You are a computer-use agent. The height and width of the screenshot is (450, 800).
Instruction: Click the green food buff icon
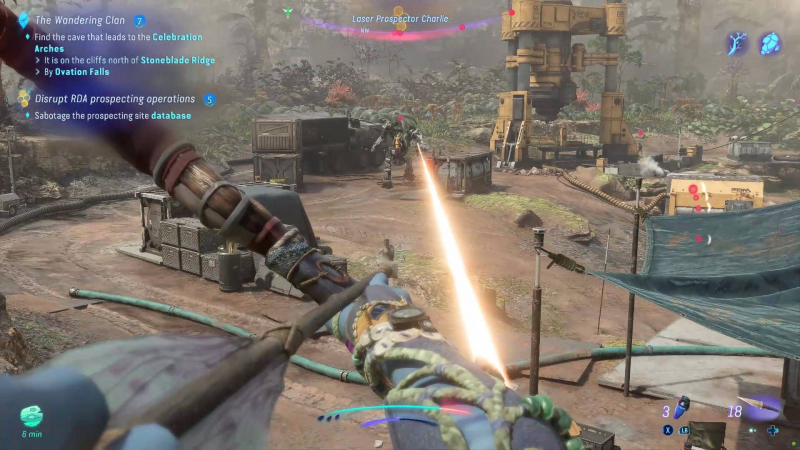pyautogui.click(x=32, y=416)
